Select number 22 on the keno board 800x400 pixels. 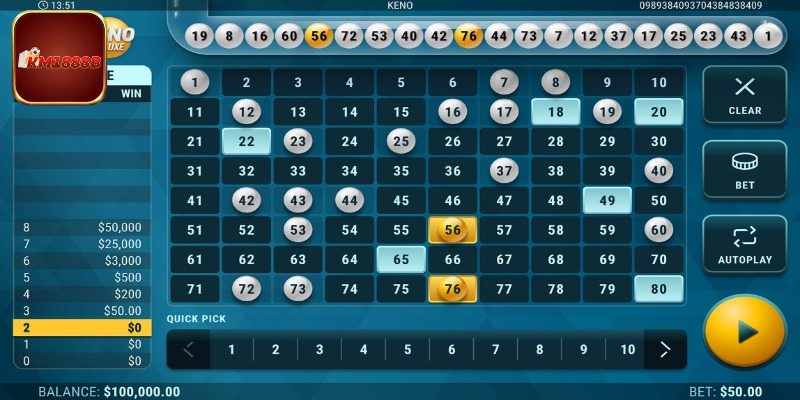pos(246,142)
